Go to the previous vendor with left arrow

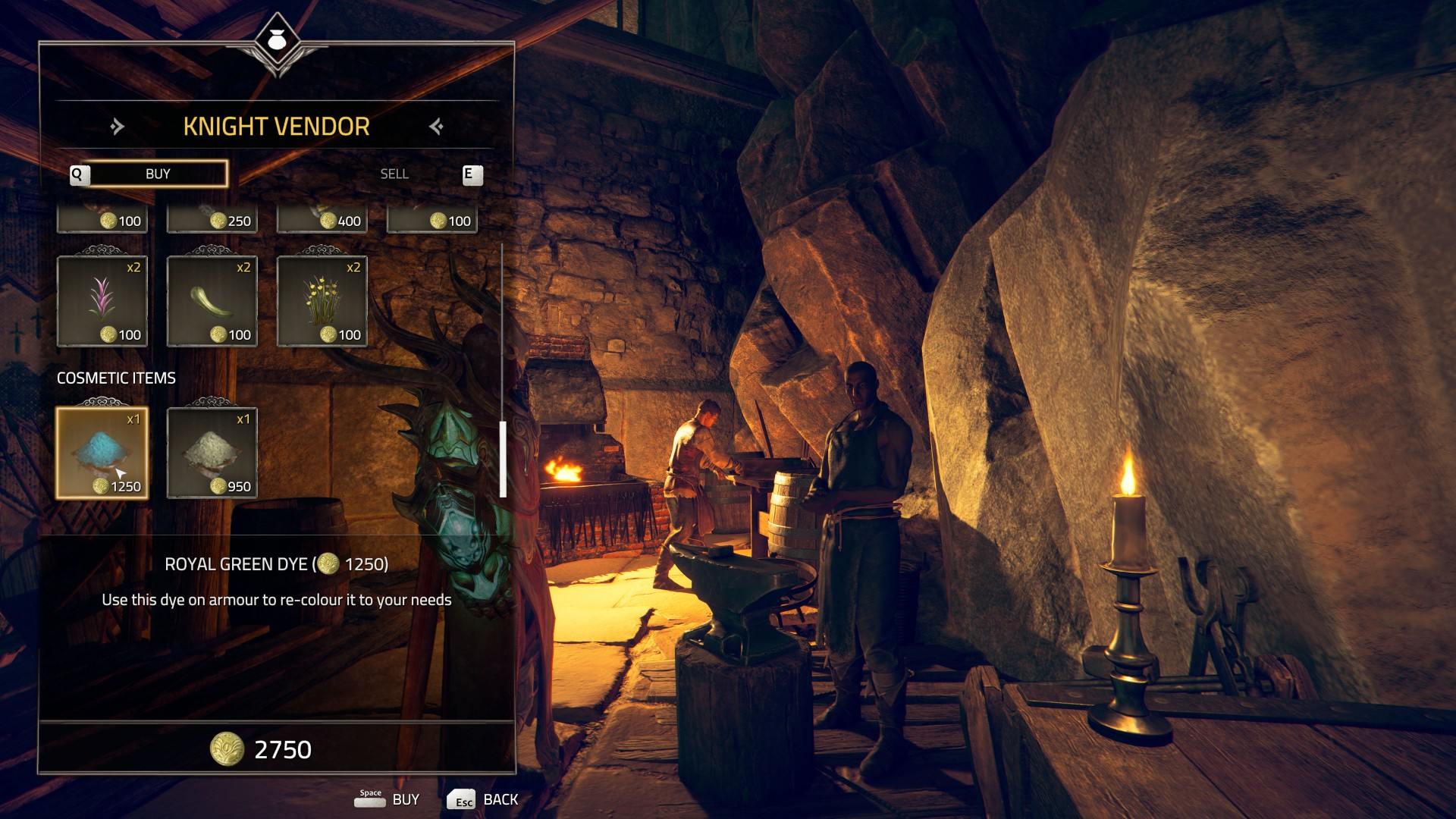[117, 127]
